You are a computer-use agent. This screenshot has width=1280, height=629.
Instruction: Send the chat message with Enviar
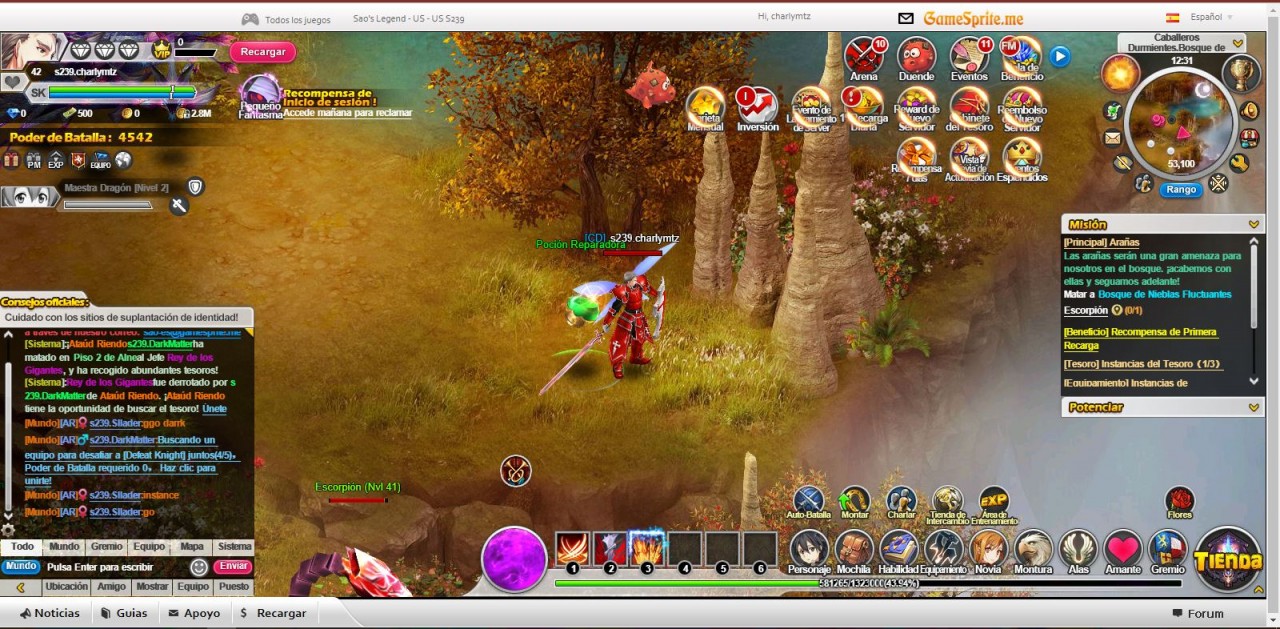[232, 567]
